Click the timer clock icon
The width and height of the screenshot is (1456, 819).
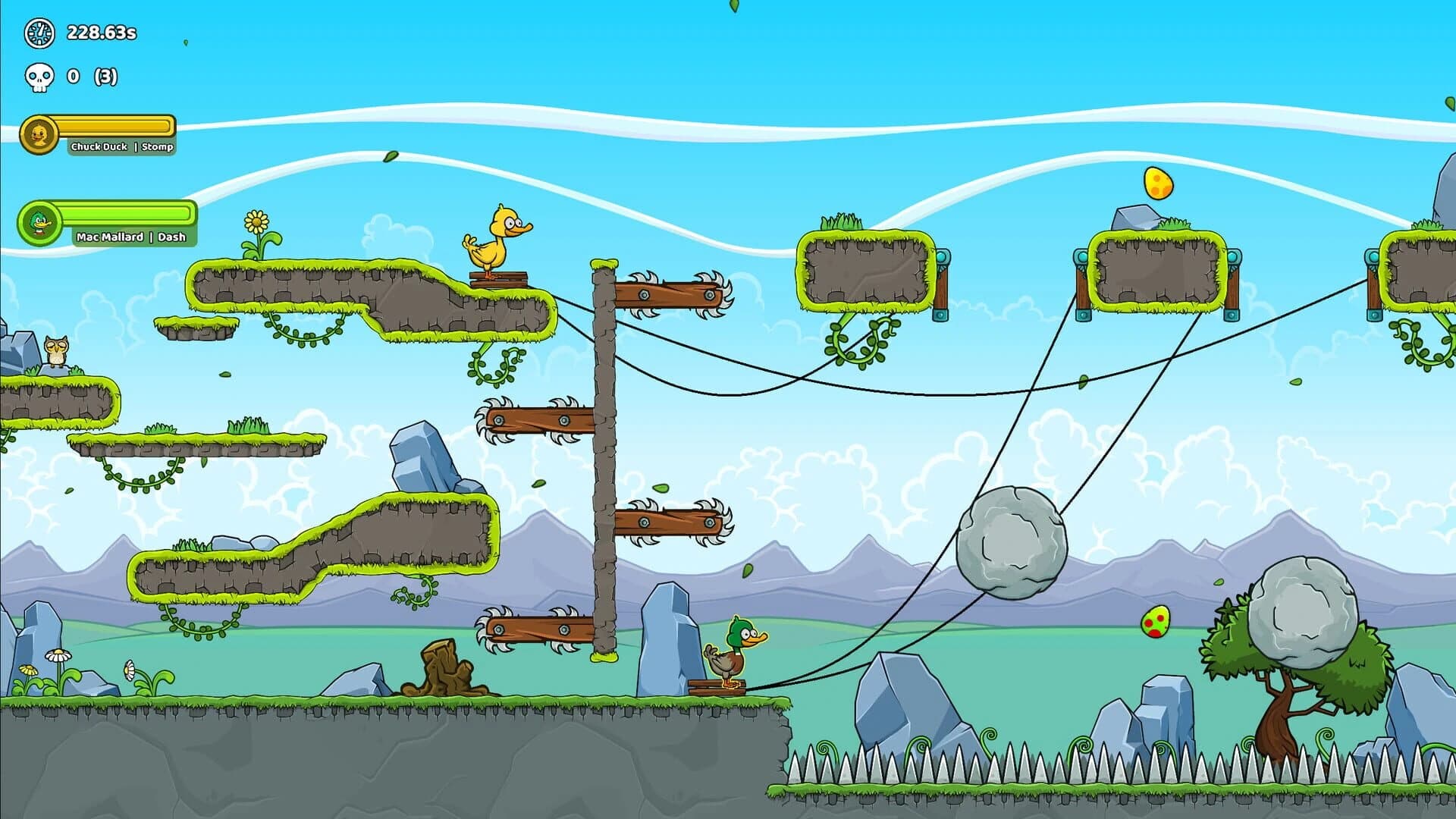39,33
